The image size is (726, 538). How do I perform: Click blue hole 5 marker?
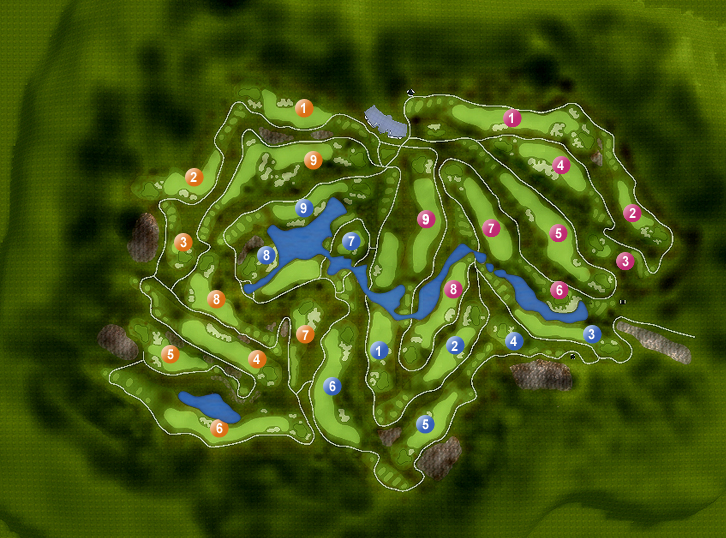tap(425, 423)
